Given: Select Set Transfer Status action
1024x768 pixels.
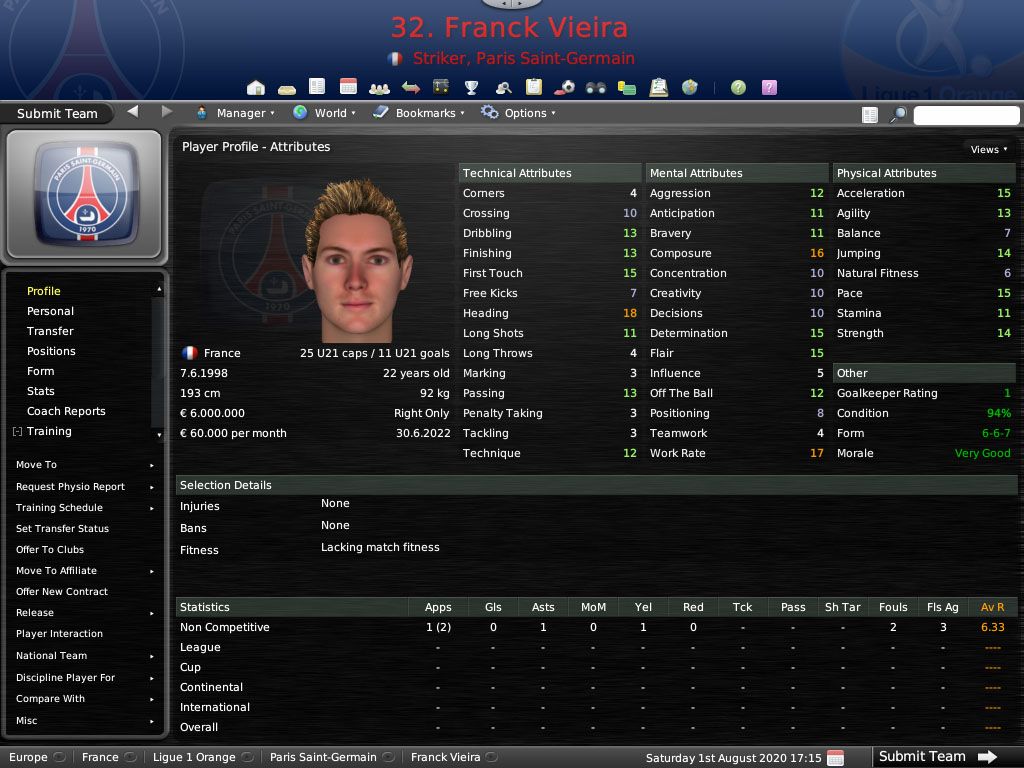Looking at the screenshot, I should (x=62, y=529).
